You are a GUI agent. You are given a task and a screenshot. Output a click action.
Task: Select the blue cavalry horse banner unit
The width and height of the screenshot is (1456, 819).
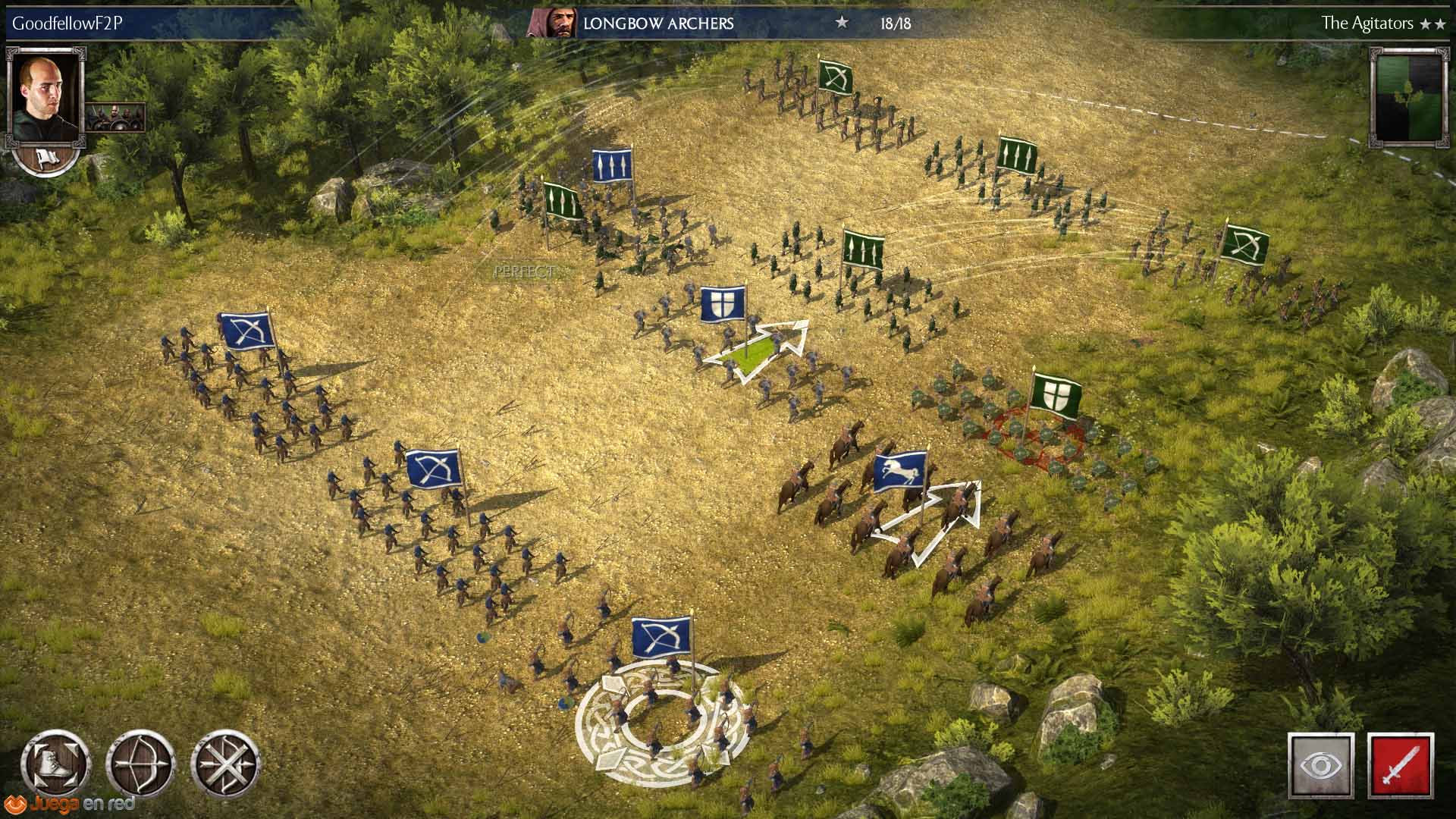[900, 472]
